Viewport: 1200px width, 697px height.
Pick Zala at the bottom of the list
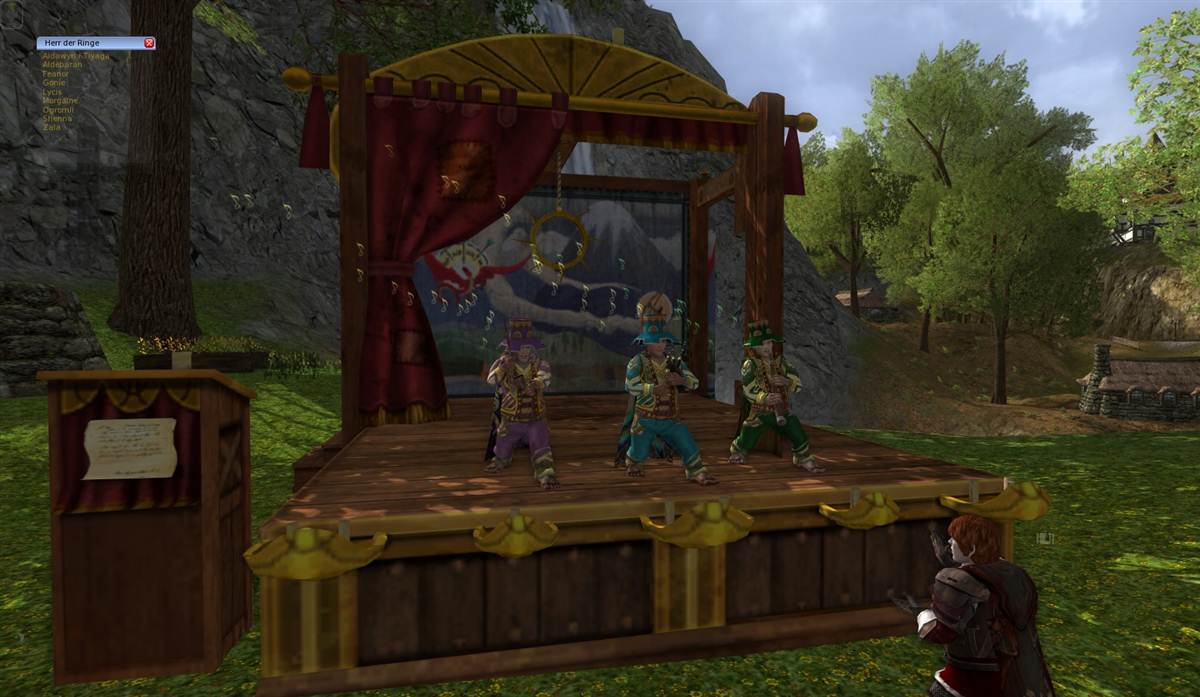(51, 128)
